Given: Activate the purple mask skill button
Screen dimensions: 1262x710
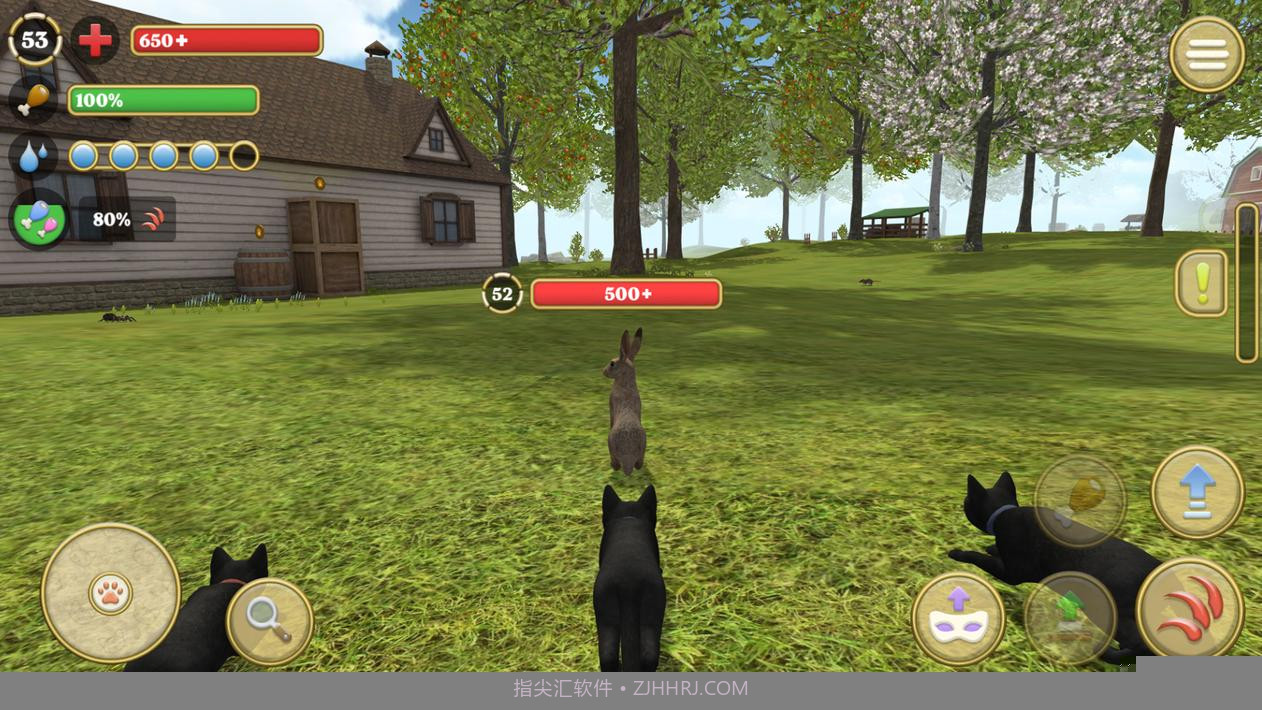Looking at the screenshot, I should [x=958, y=618].
